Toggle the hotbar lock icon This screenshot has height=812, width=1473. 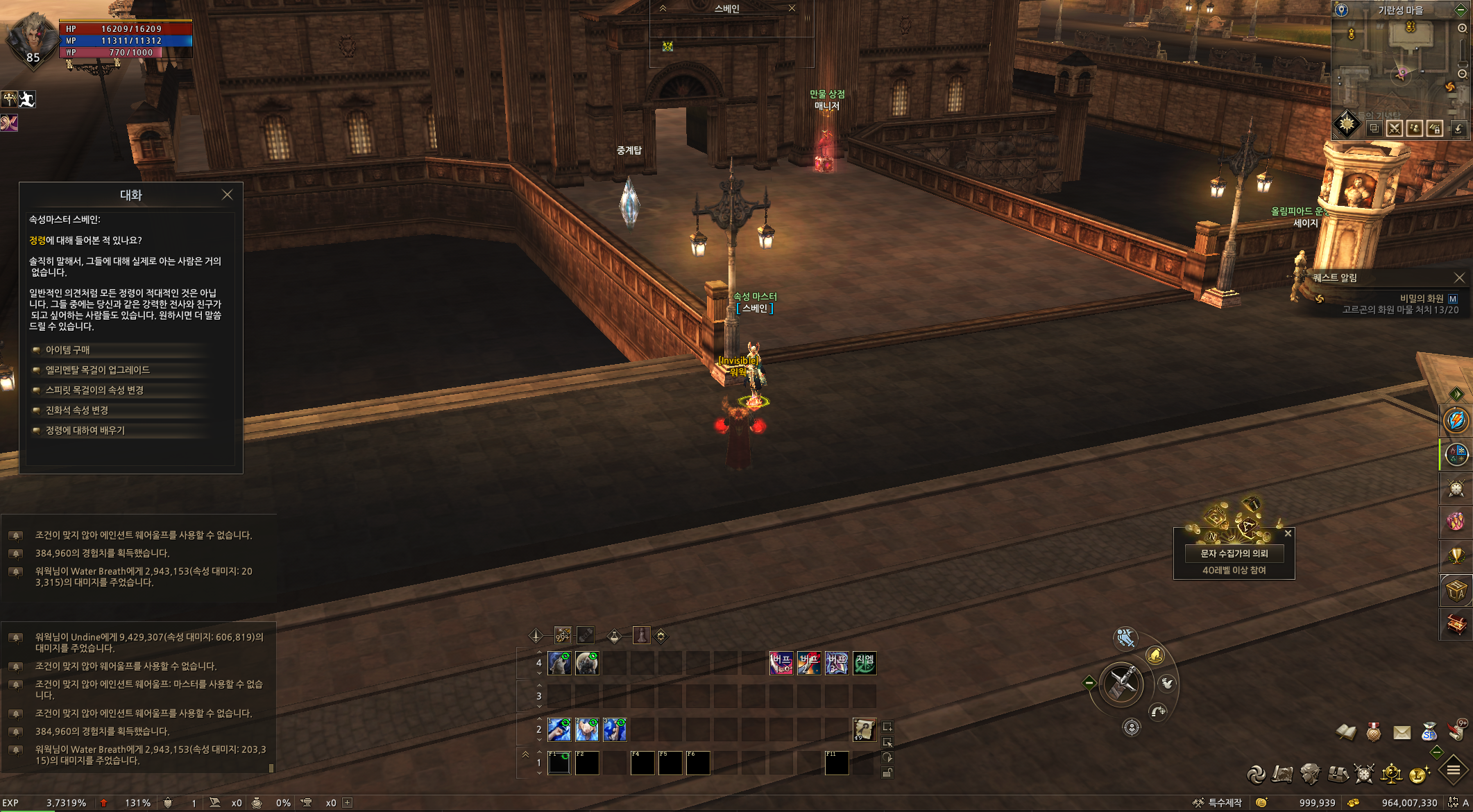887,773
